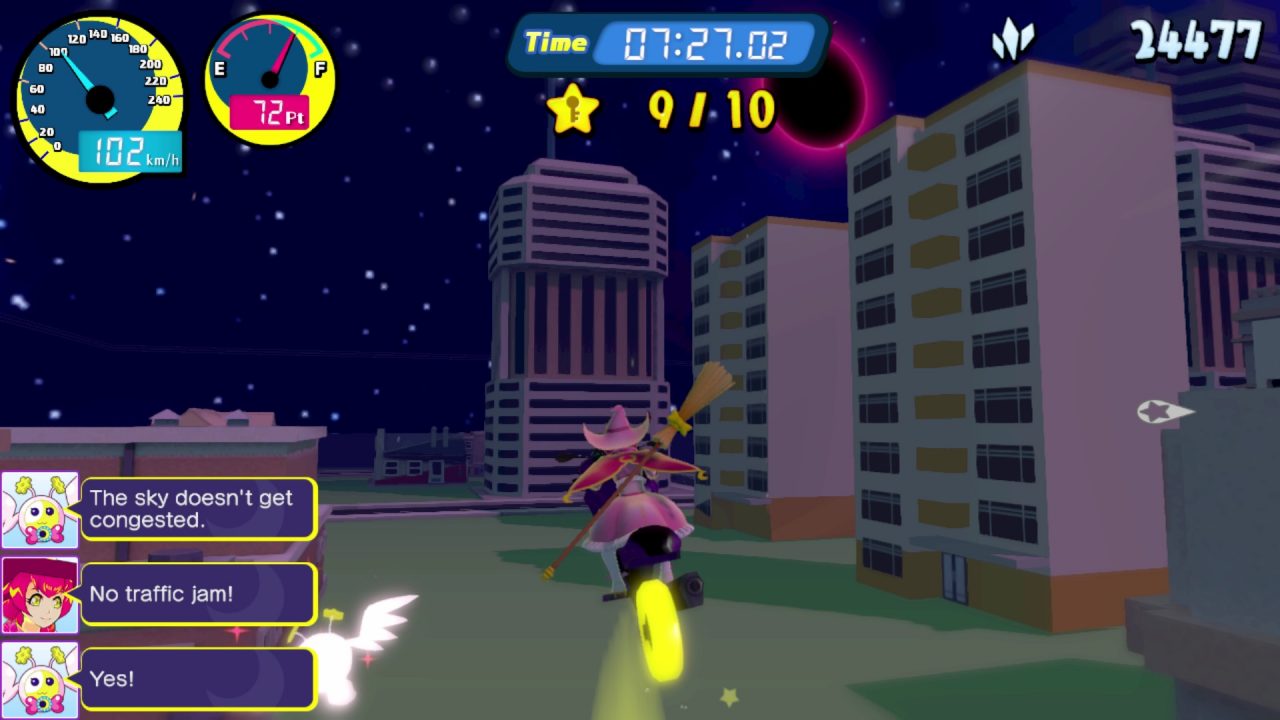Click the white crystal icon beside the score
The height and width of the screenshot is (720, 1280).
pos(1013,41)
